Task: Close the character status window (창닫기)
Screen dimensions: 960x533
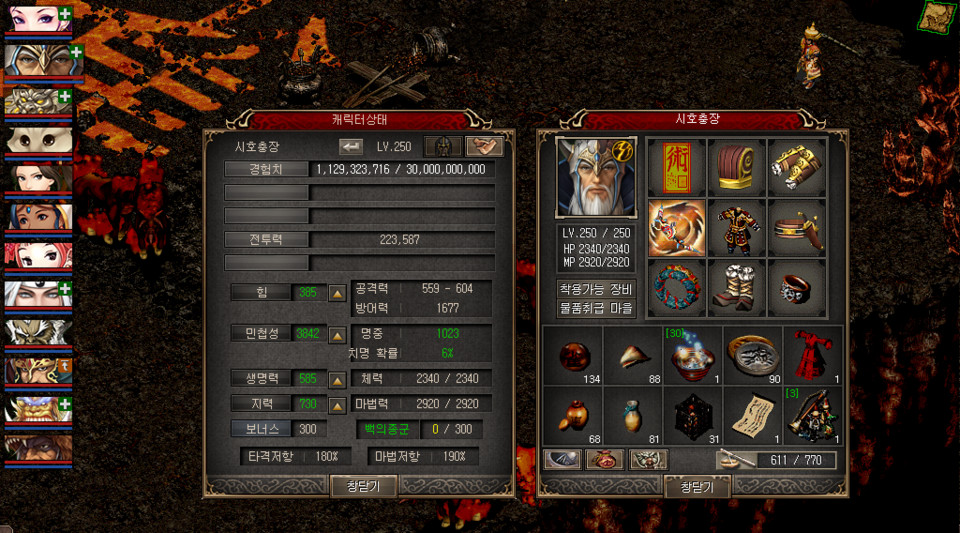Action: pos(364,486)
